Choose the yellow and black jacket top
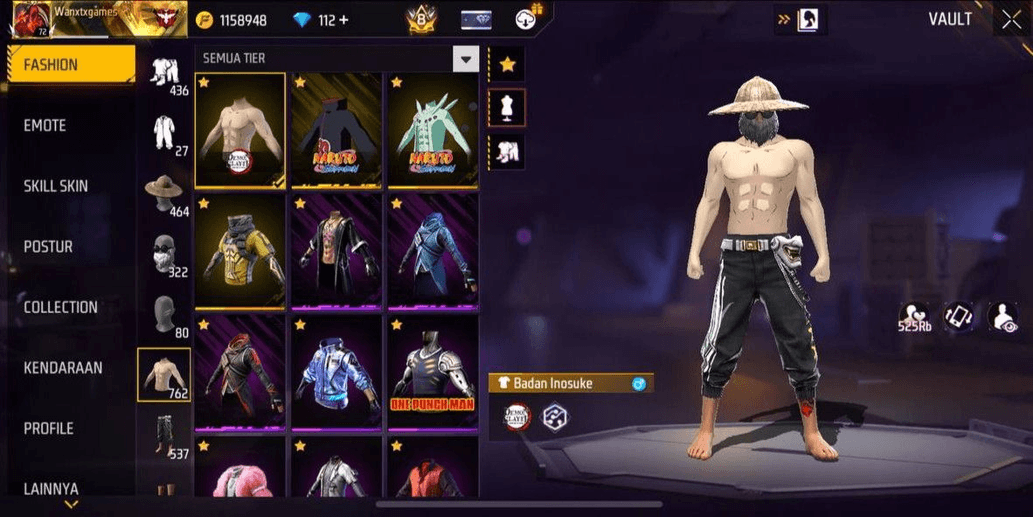The width and height of the screenshot is (1033, 517). point(240,251)
